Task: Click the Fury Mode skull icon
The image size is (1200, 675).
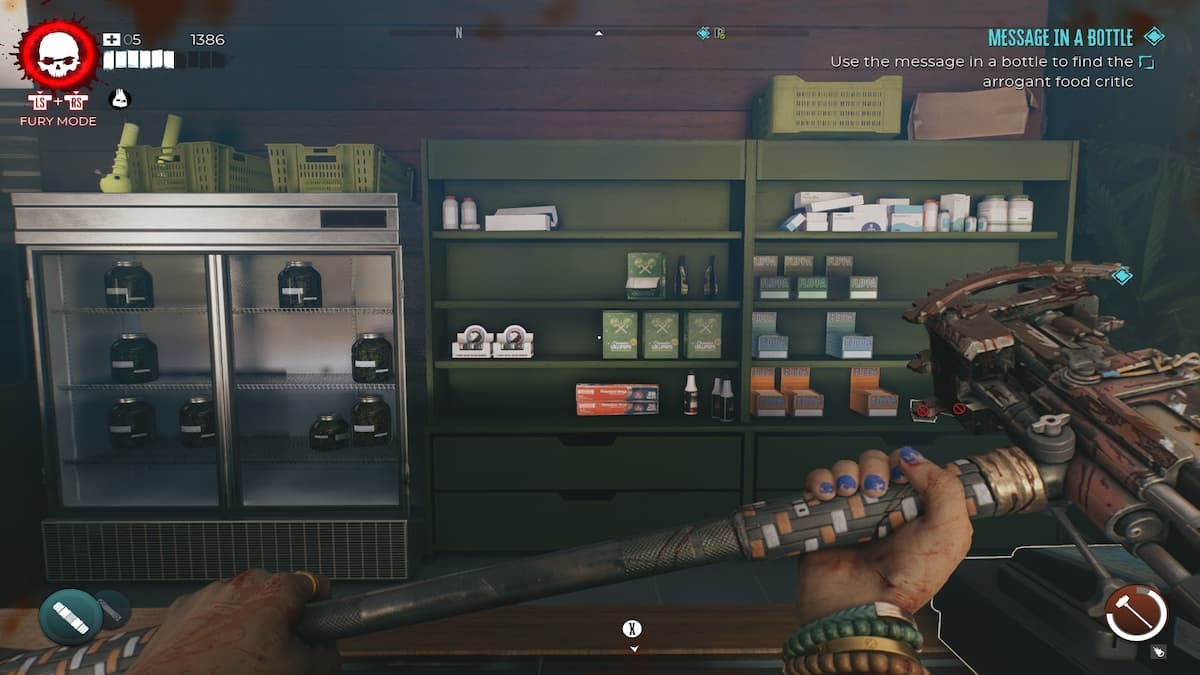Action: pyautogui.click(x=57, y=54)
